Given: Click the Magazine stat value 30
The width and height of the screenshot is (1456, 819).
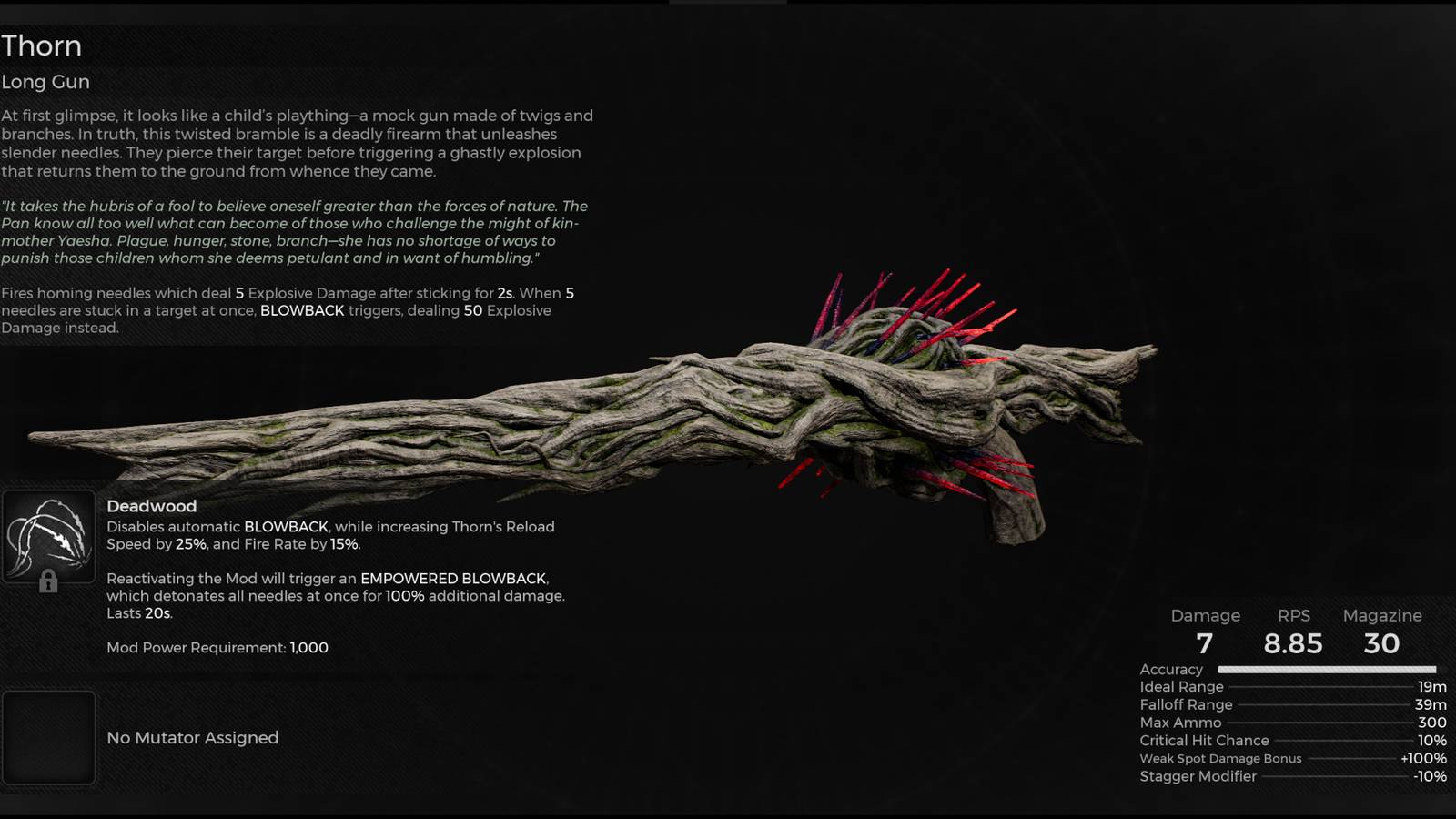Looking at the screenshot, I should [x=1382, y=643].
